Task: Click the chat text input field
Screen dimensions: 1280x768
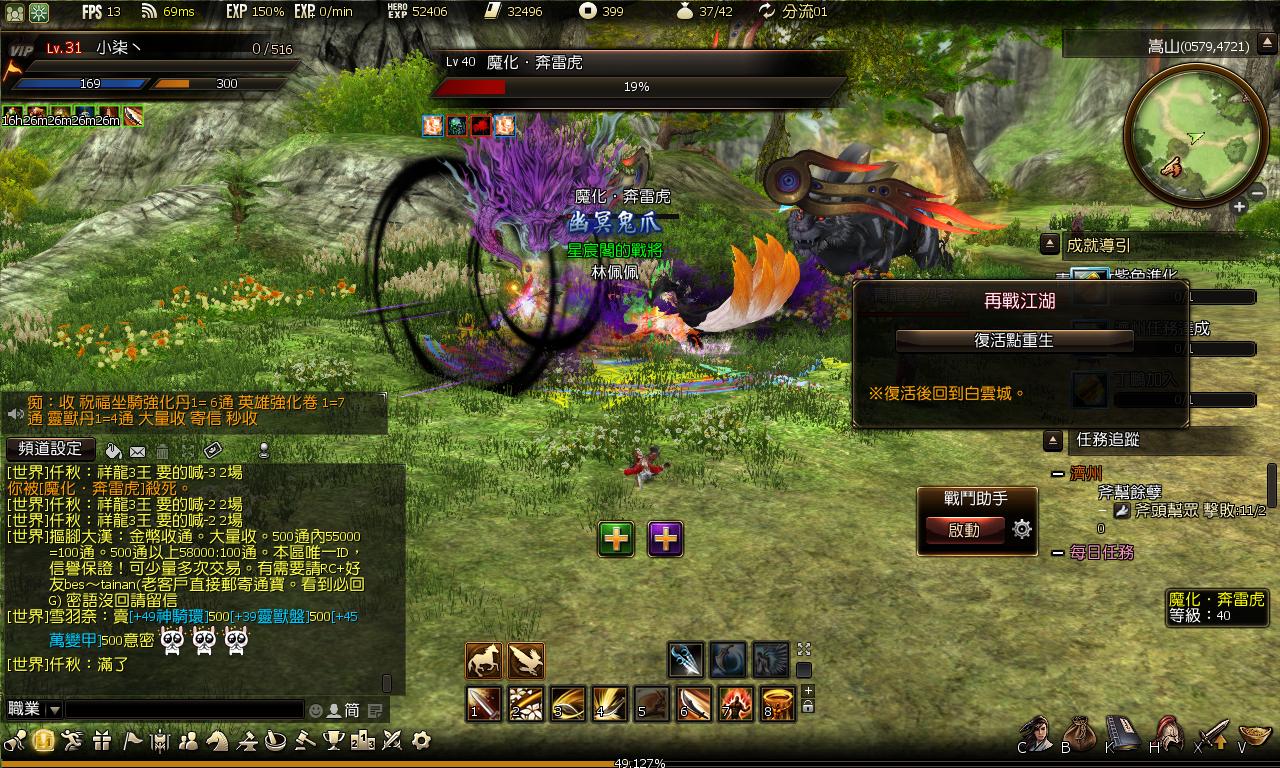Action: [184, 709]
